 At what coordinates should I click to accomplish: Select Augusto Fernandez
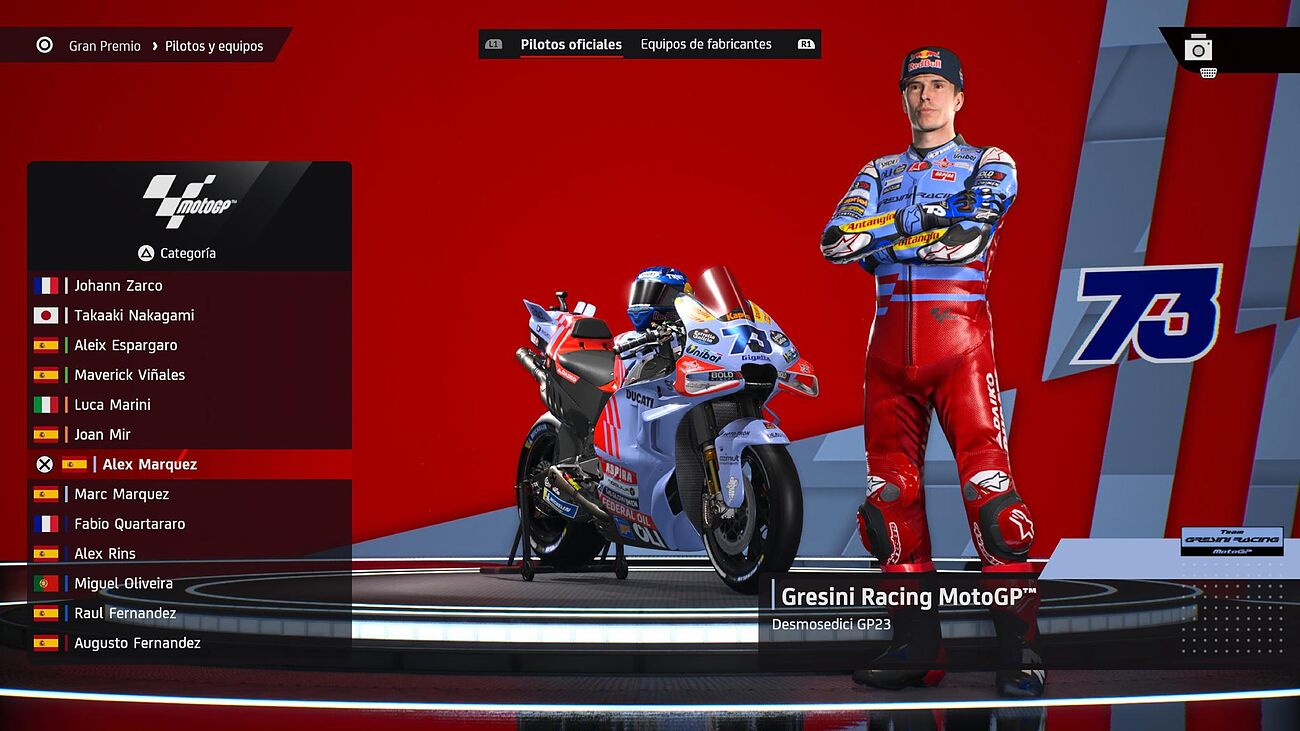(x=137, y=644)
